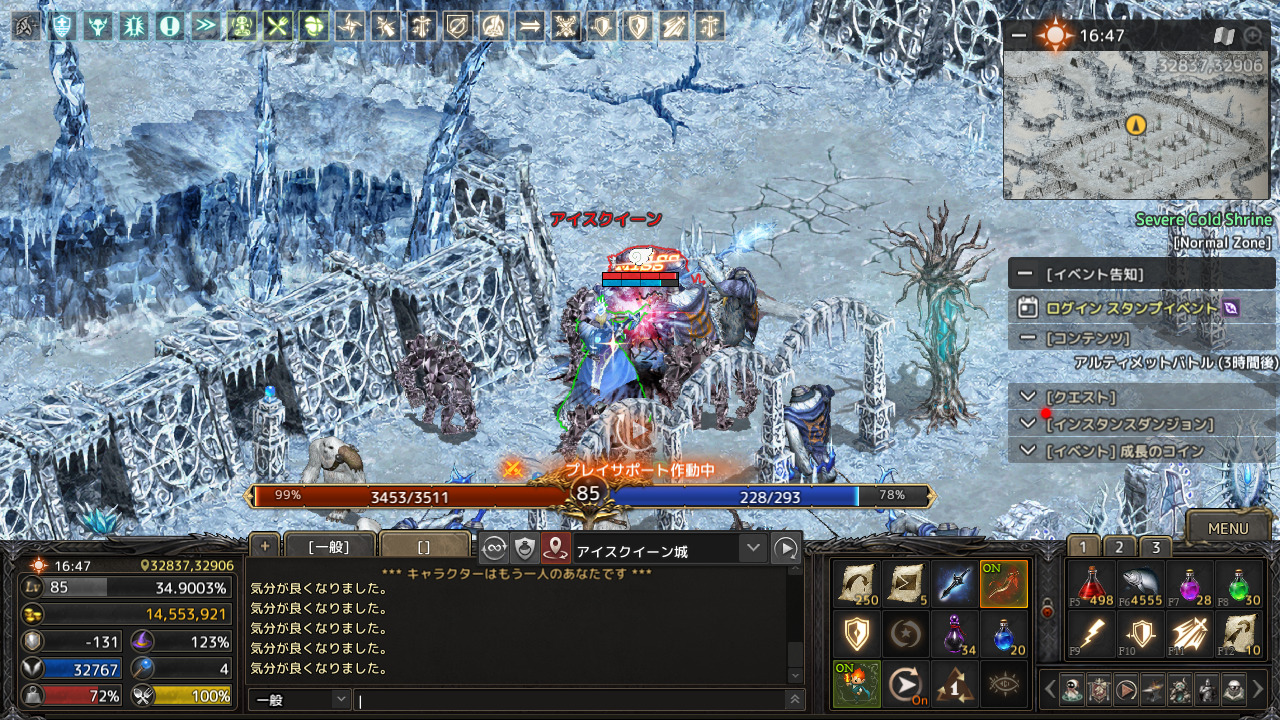Screen dimensions: 1280x720
Task: Switch to hotbar page 3
Action: pos(1156,547)
